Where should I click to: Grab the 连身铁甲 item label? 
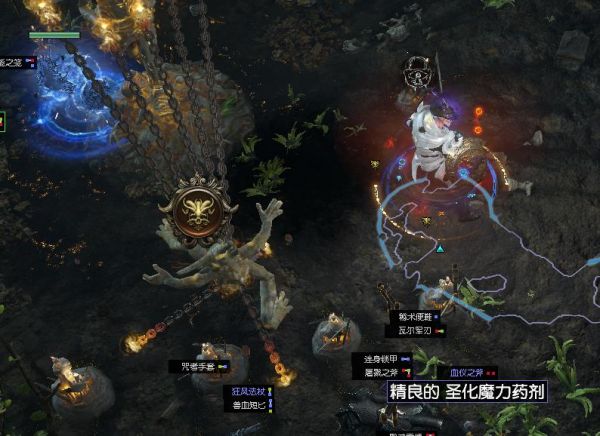[380, 358]
